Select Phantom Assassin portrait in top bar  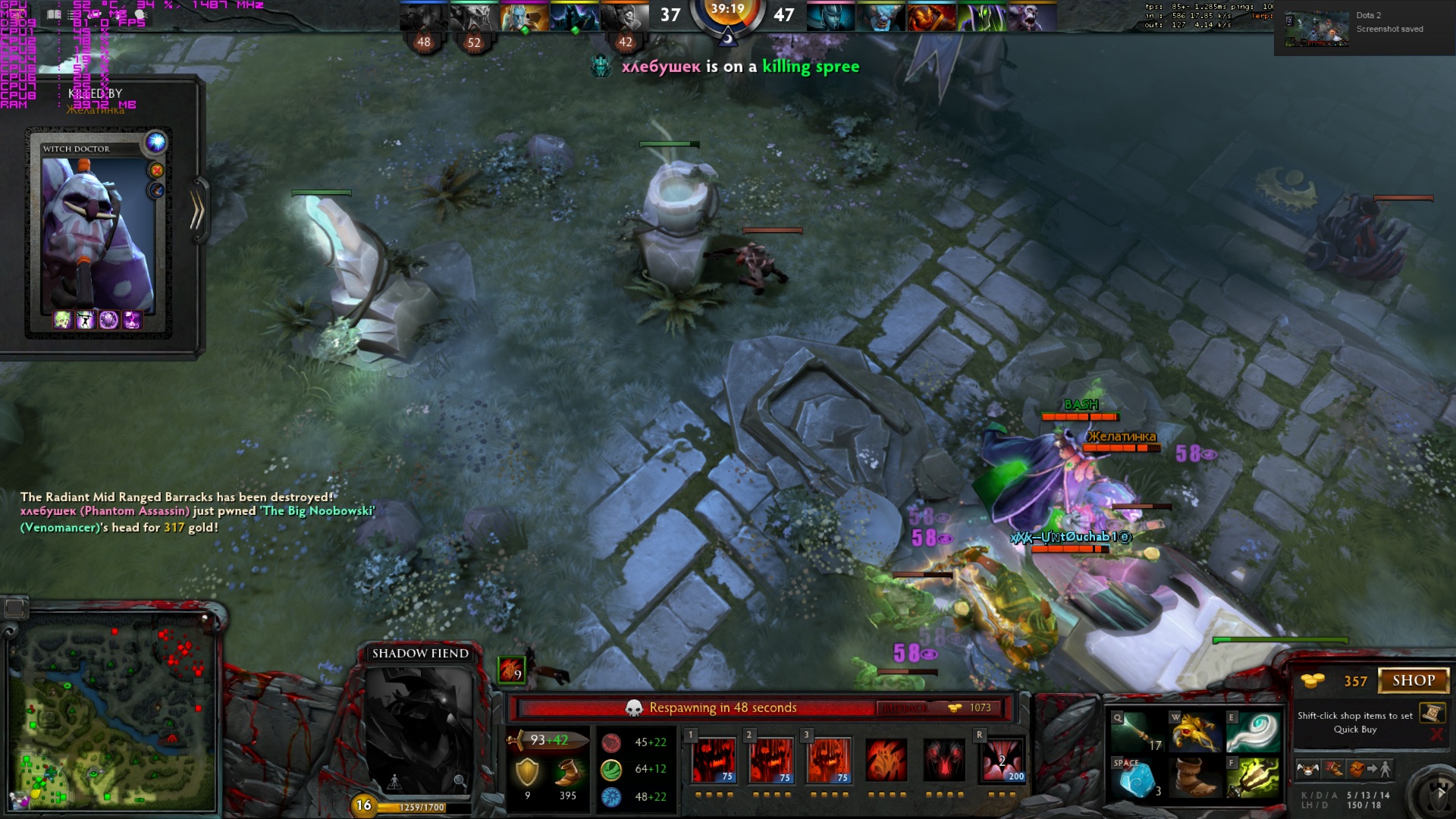click(x=830, y=17)
